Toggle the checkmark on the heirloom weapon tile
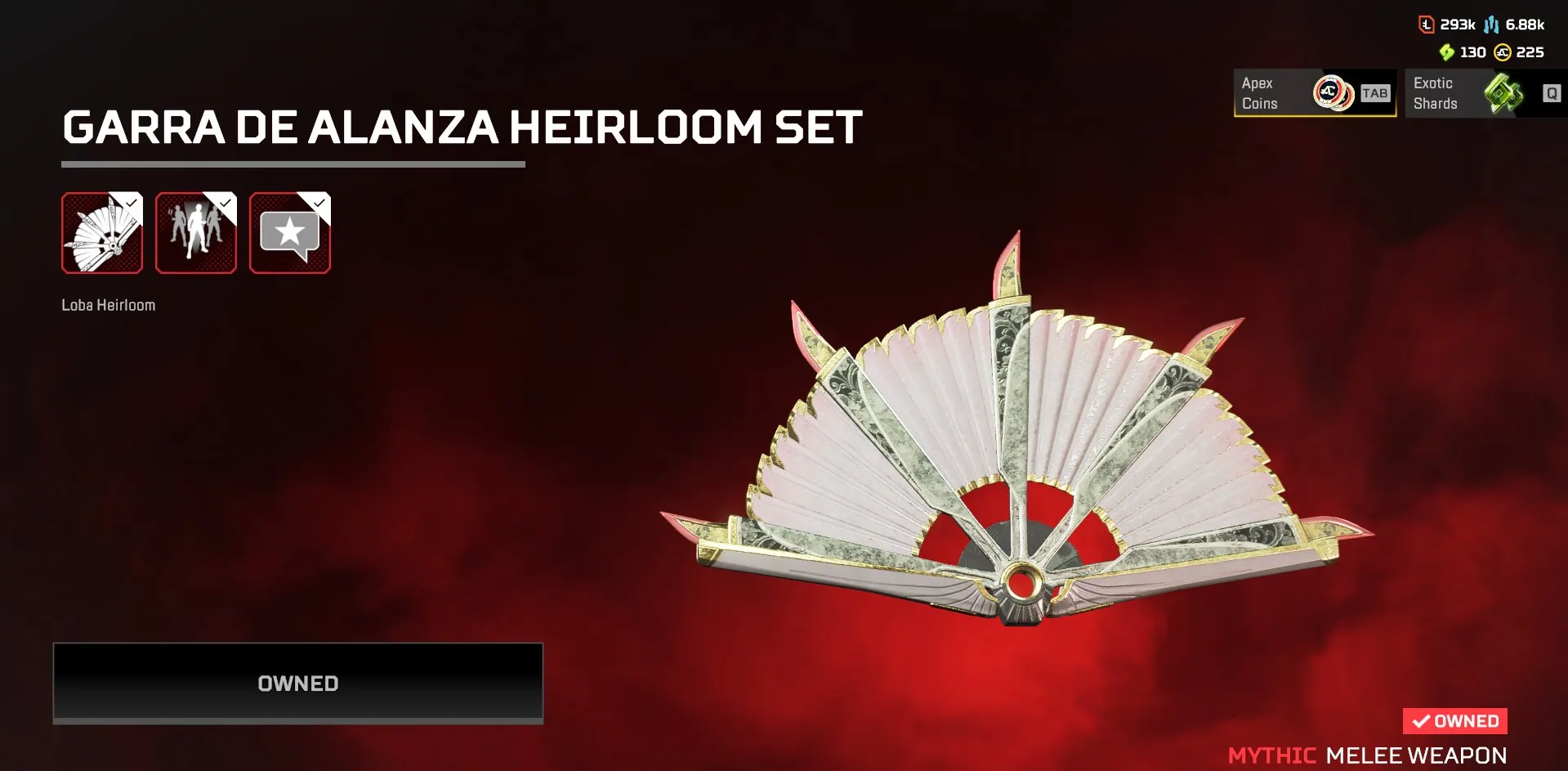 coord(132,202)
